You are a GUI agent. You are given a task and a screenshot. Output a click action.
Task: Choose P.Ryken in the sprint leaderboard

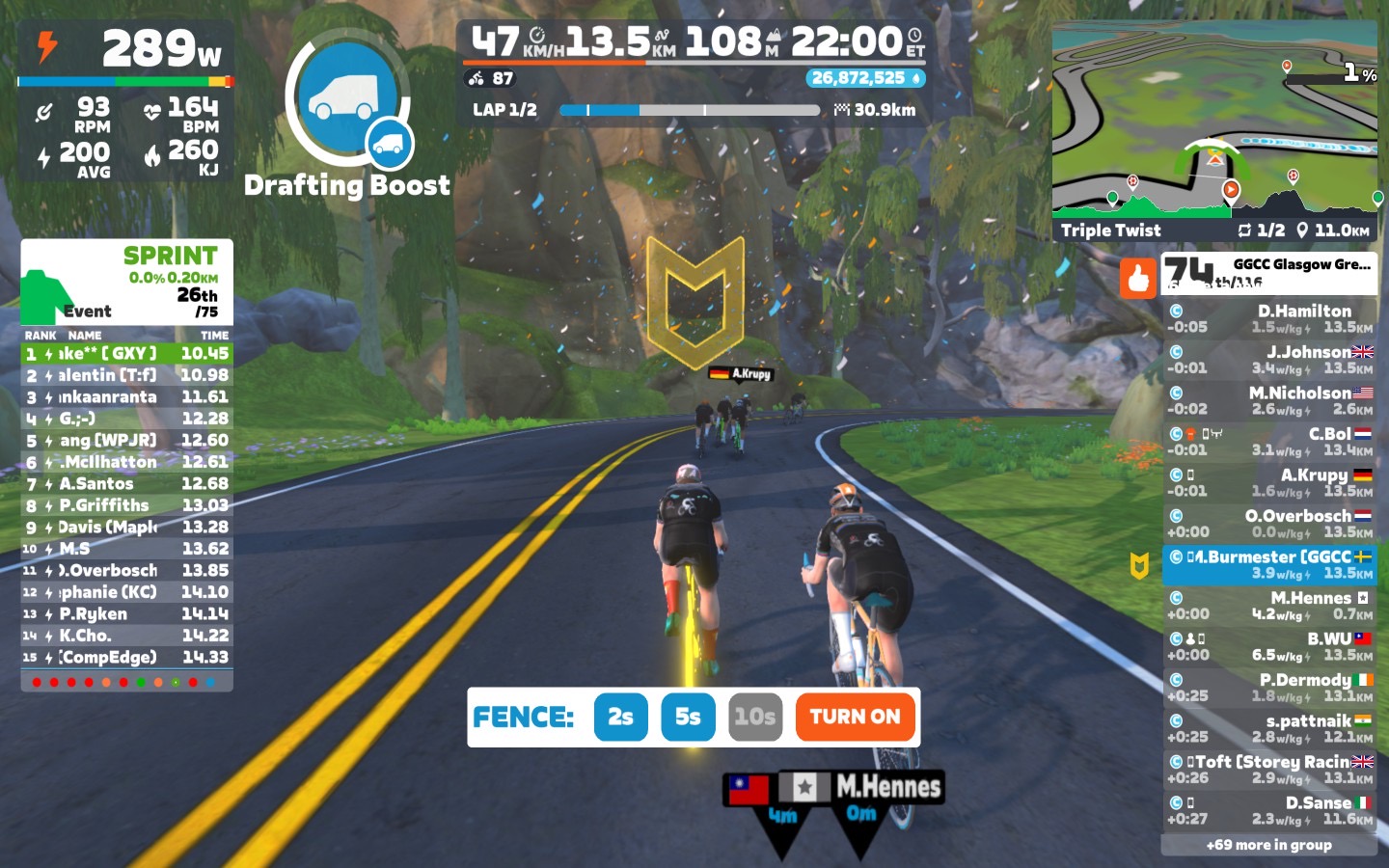[x=126, y=614]
